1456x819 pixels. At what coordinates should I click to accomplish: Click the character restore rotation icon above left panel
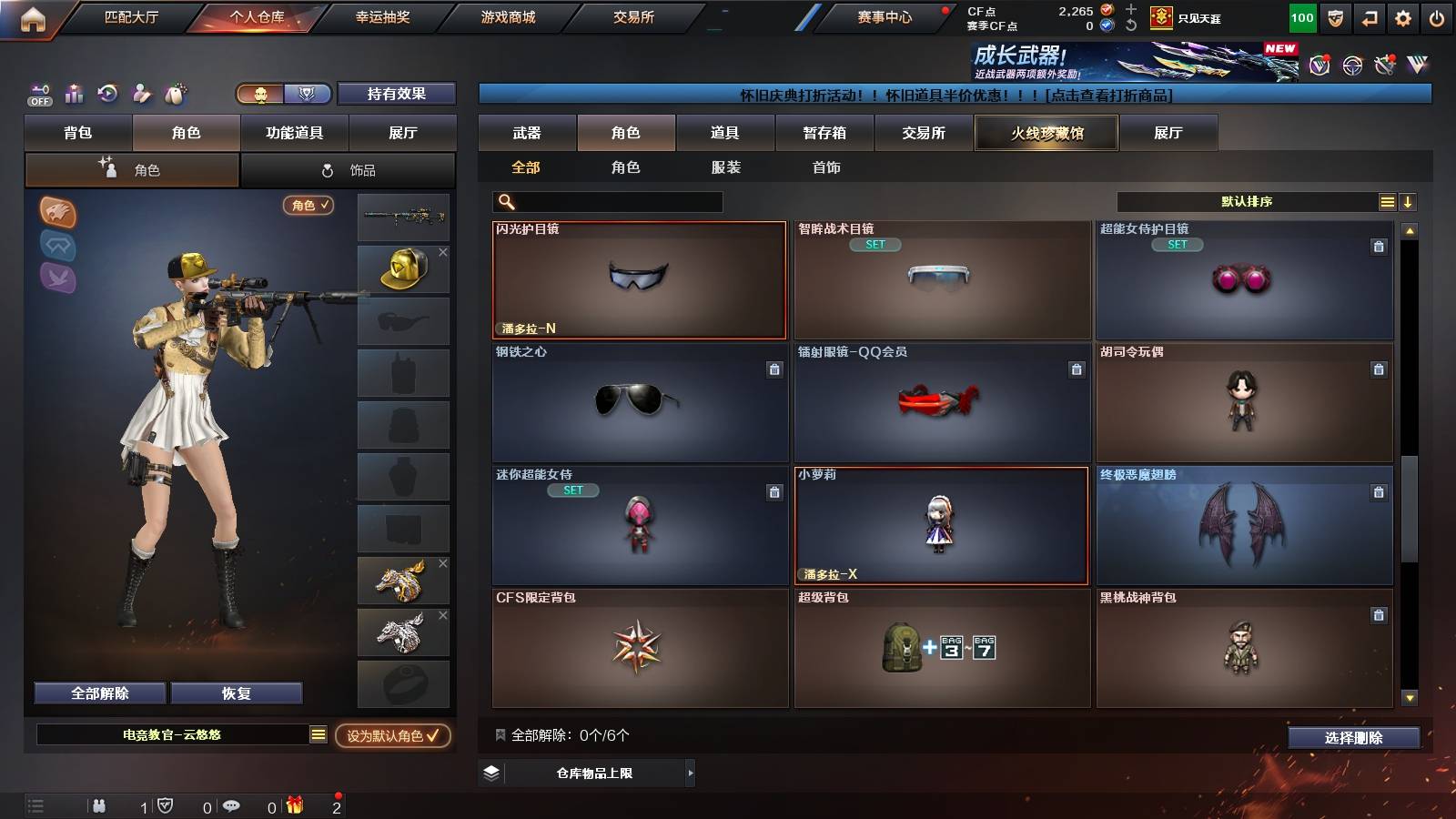pos(108,94)
